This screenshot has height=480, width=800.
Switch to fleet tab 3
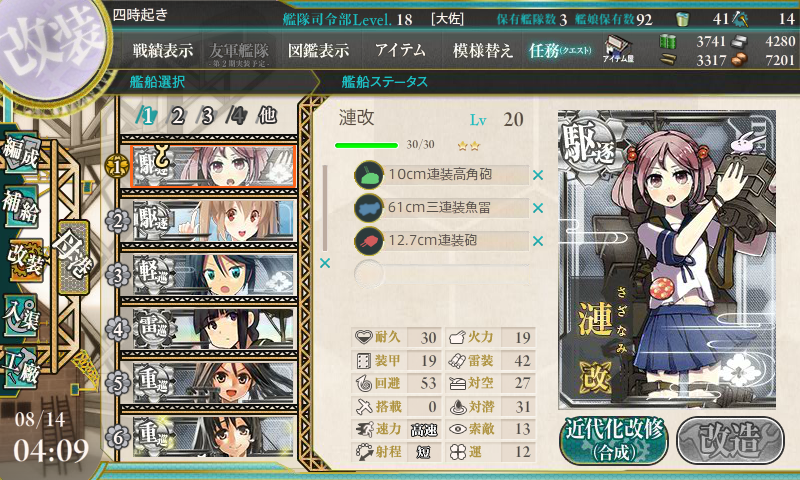click(207, 116)
